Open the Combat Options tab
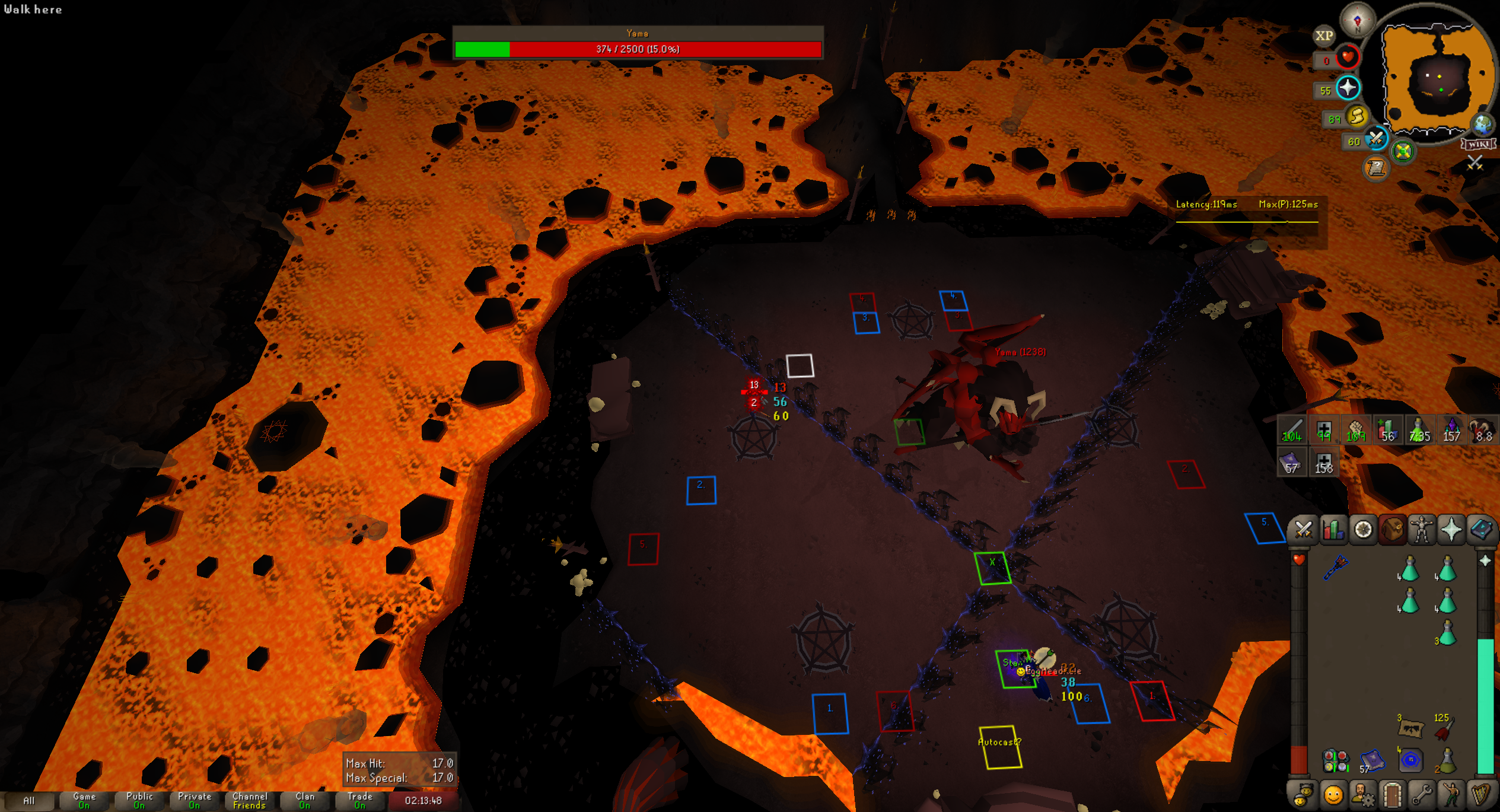Screen dimensions: 1500x812 point(1303,530)
